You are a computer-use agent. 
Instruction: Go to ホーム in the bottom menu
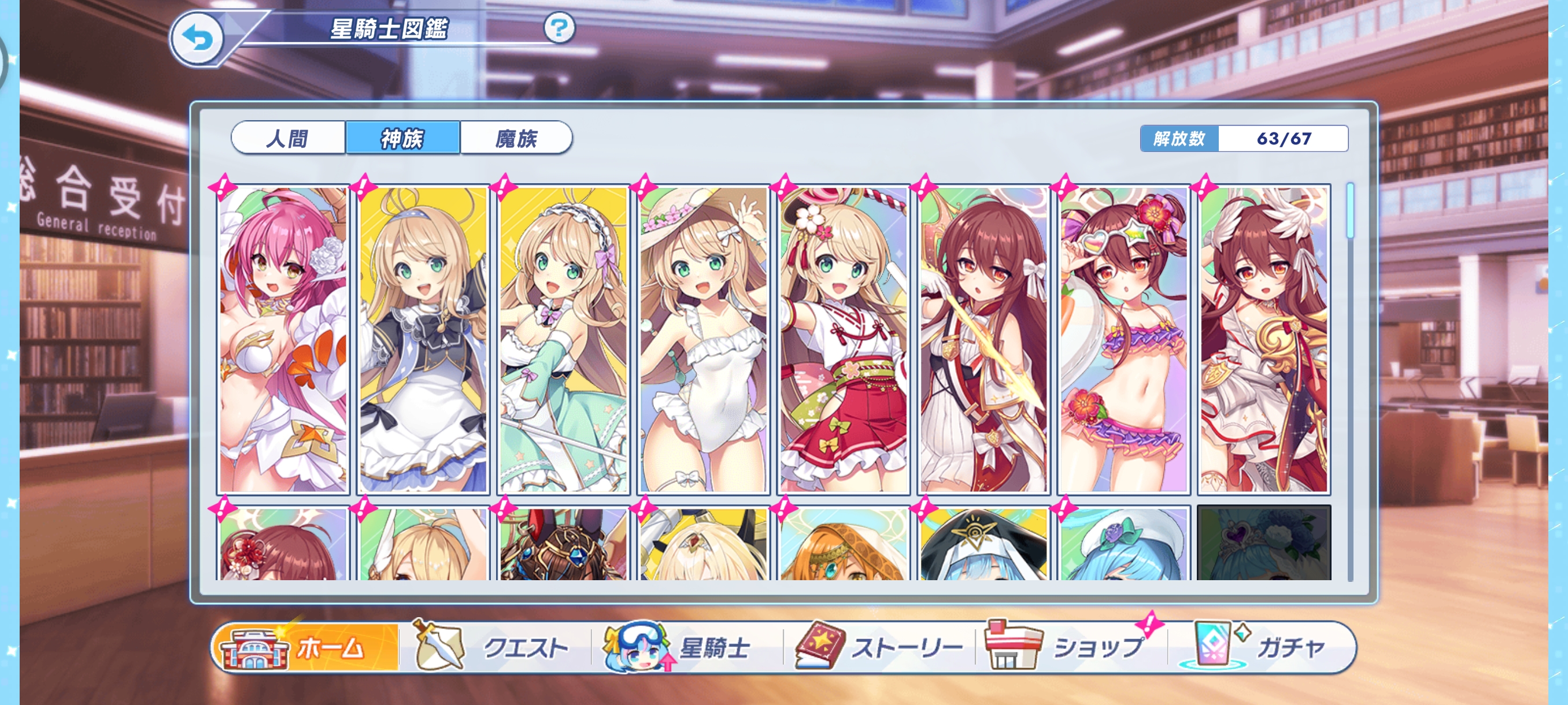[x=307, y=647]
